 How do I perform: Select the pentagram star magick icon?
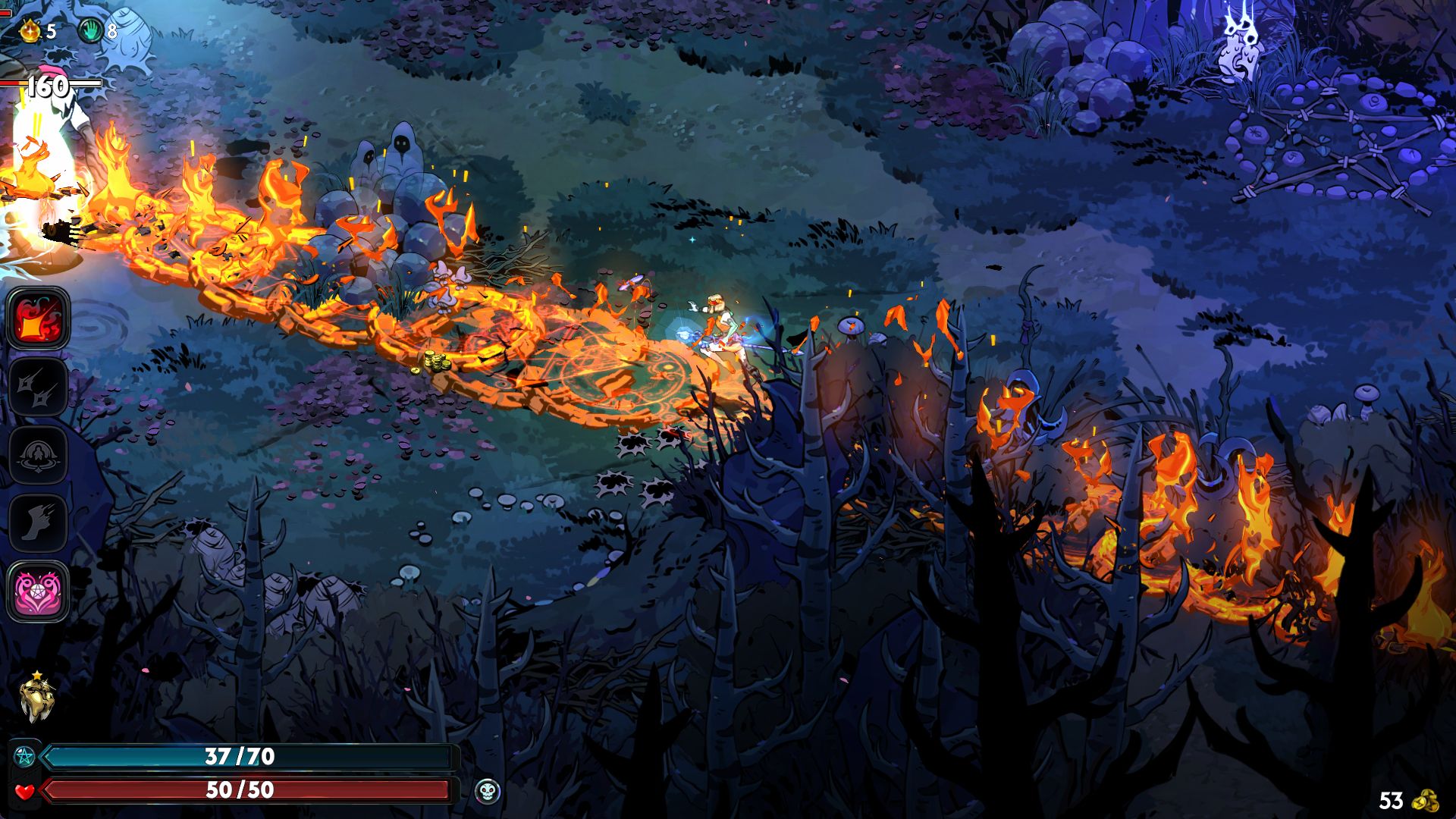(25, 756)
